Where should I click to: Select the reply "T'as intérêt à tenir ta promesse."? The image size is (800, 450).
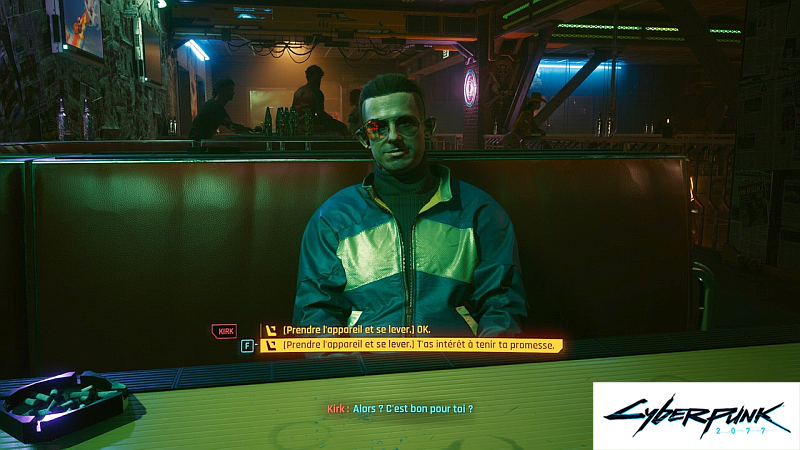417,346
